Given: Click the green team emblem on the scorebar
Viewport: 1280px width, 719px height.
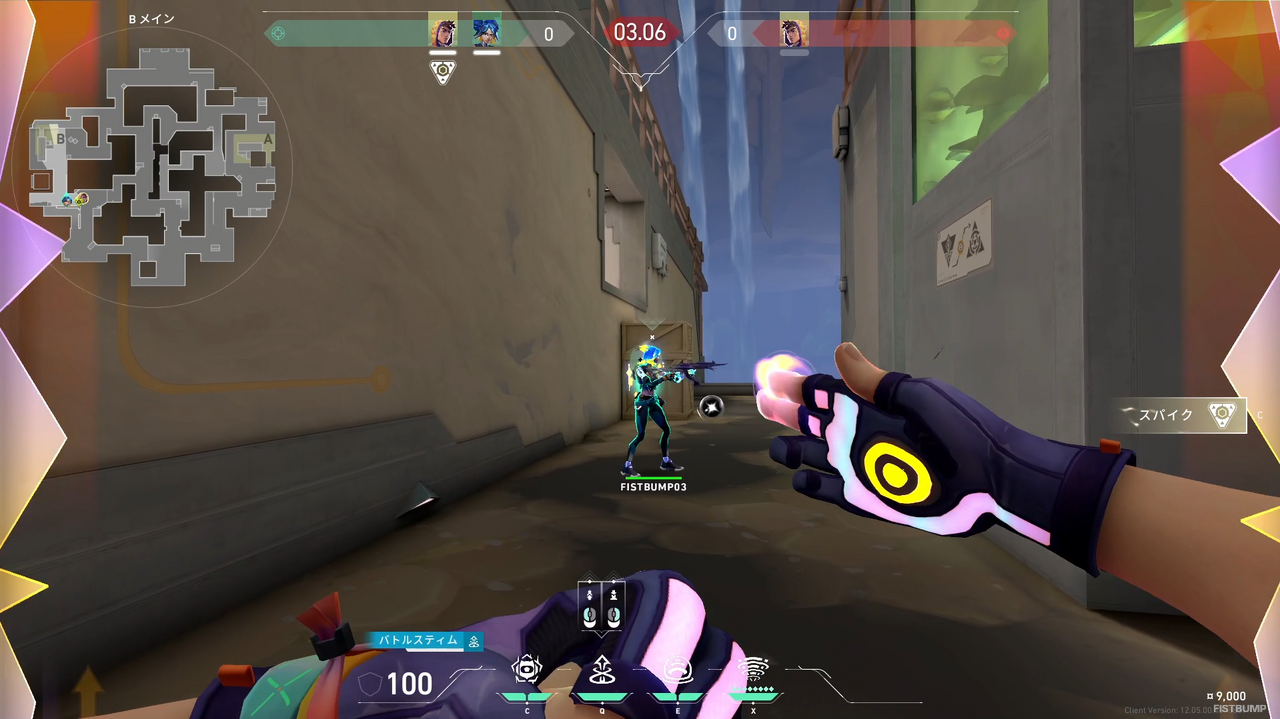Looking at the screenshot, I should point(279,33).
